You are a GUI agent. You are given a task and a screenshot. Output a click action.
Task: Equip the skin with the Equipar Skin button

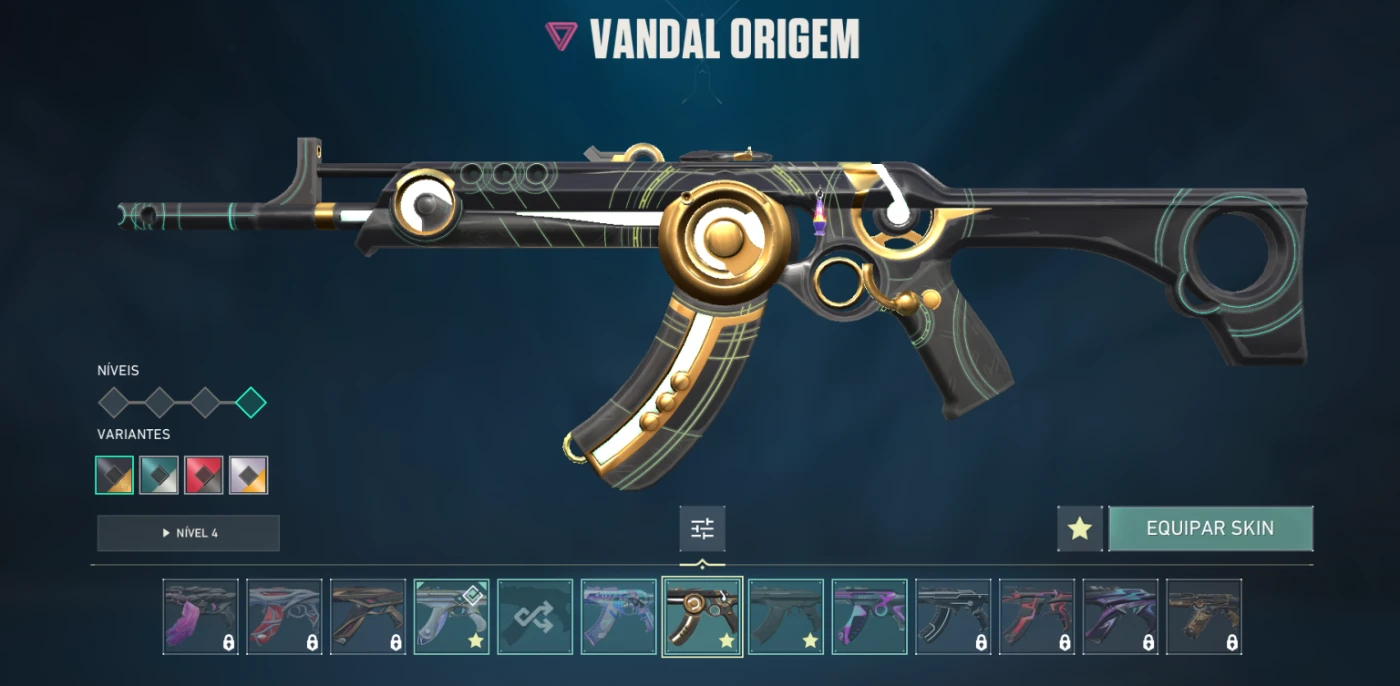pyautogui.click(x=1210, y=528)
